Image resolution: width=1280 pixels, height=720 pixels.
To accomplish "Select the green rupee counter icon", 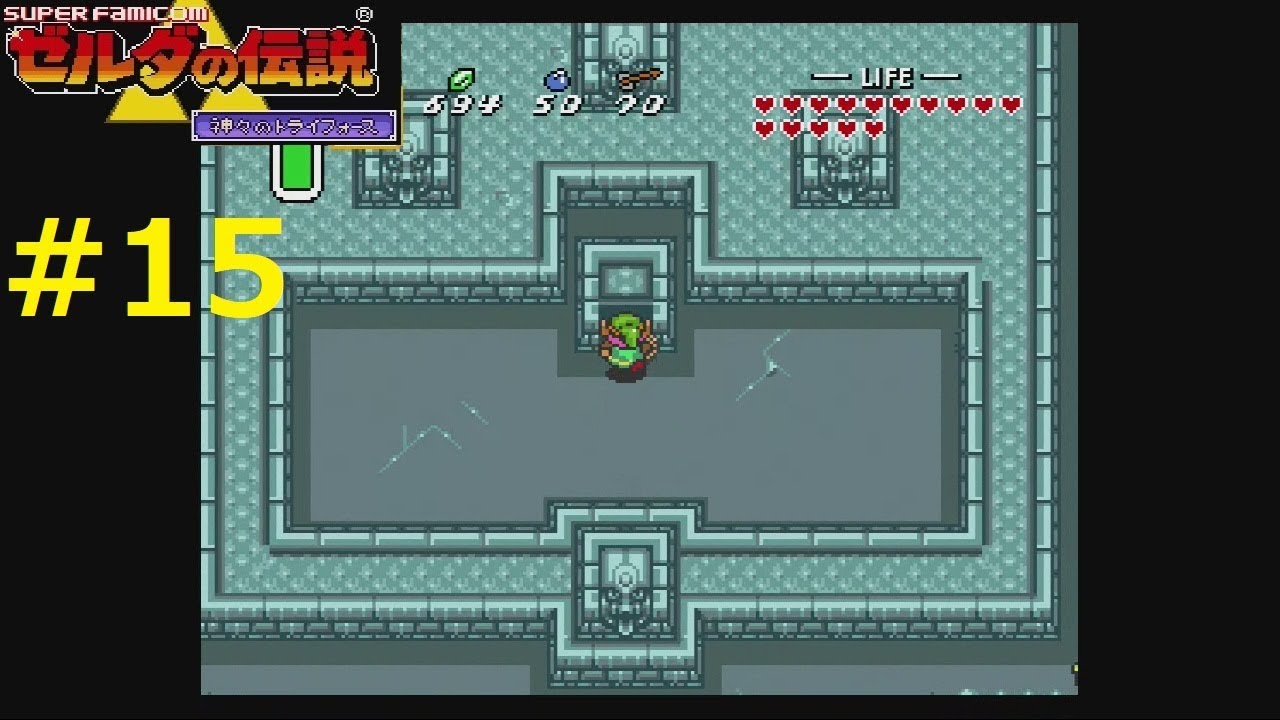I will point(462,81).
